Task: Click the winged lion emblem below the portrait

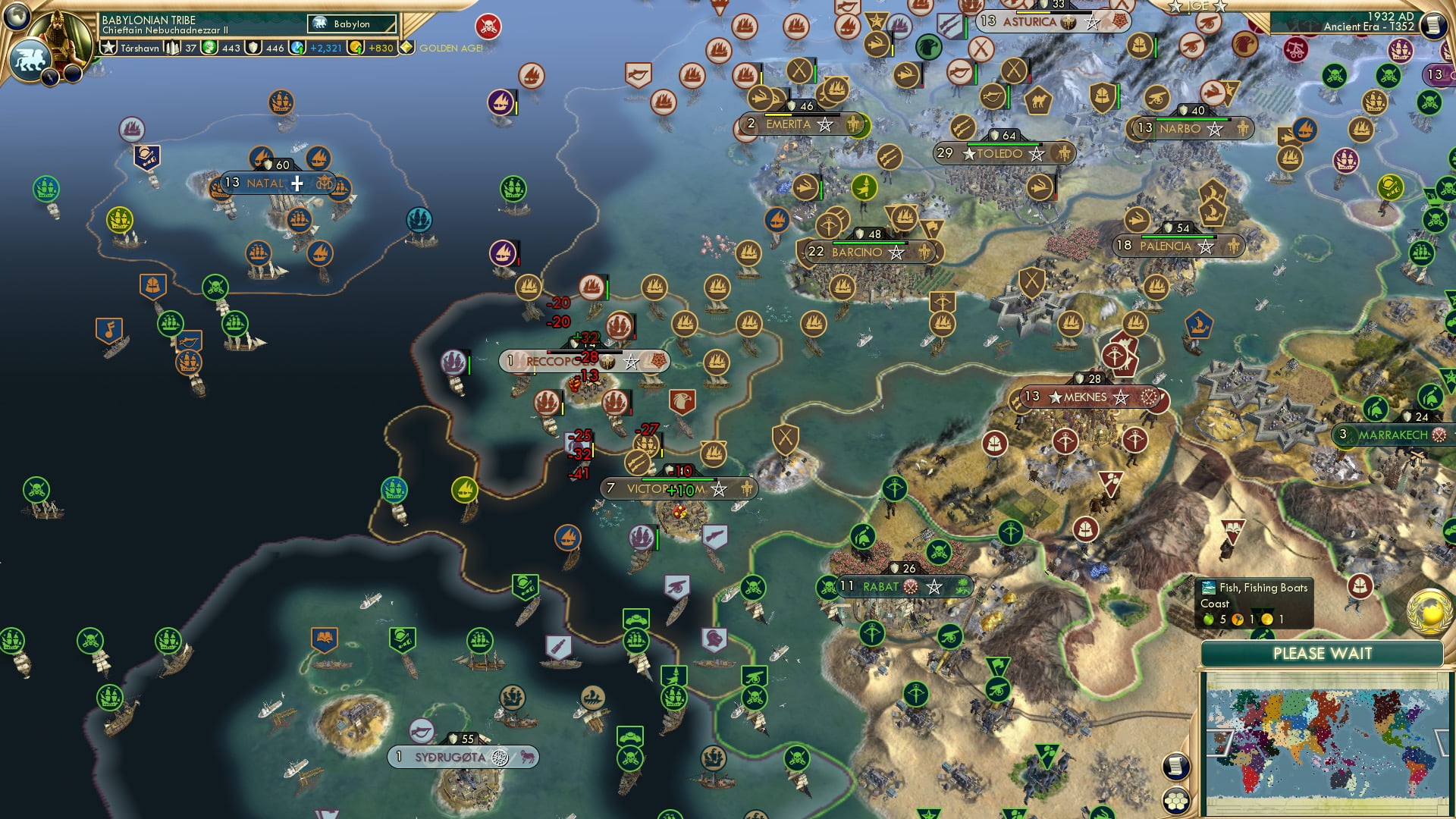Action: pyautogui.click(x=32, y=58)
